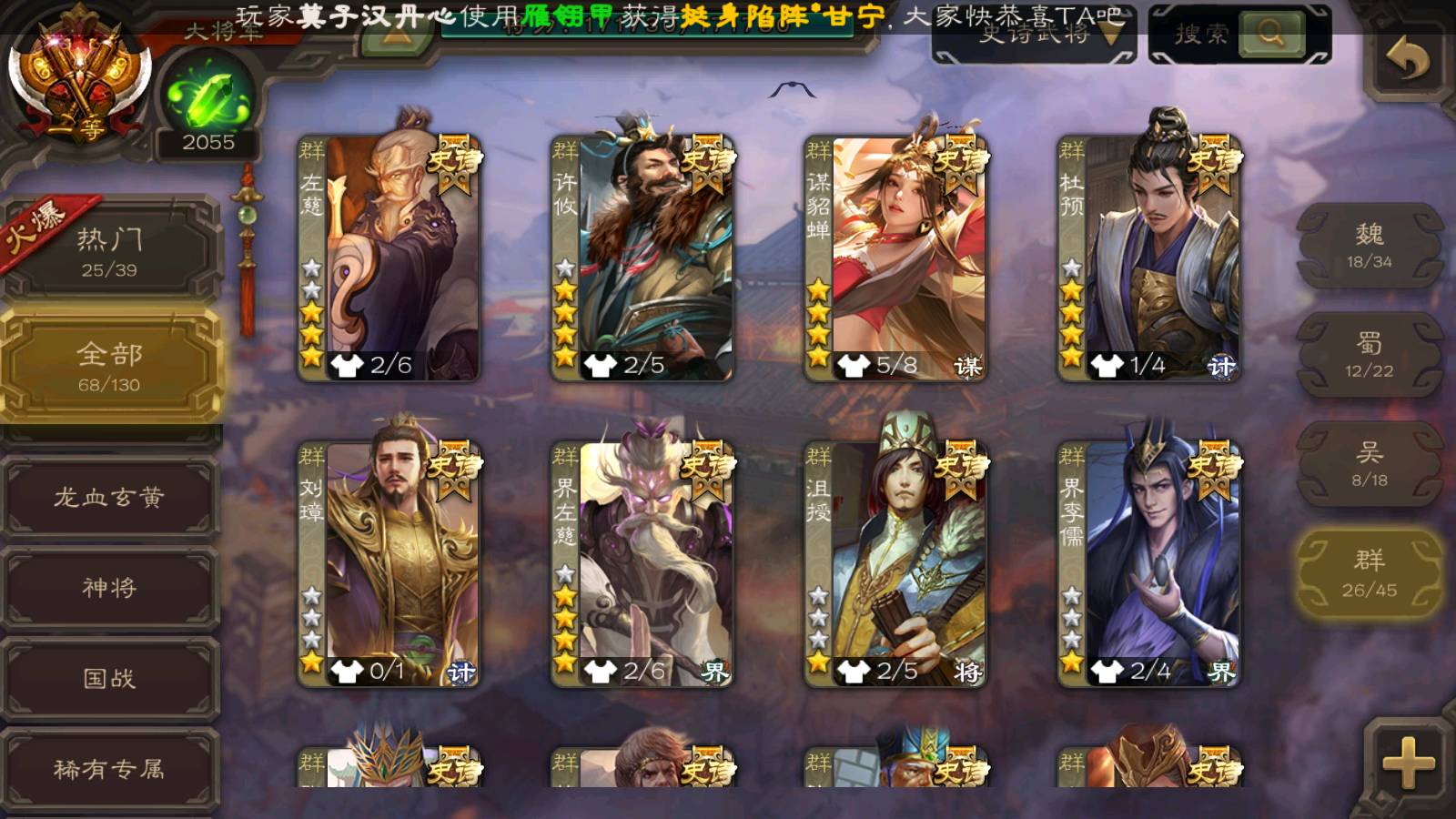Choose the 国战 category tab
This screenshot has height=819, width=1456.
point(109,678)
